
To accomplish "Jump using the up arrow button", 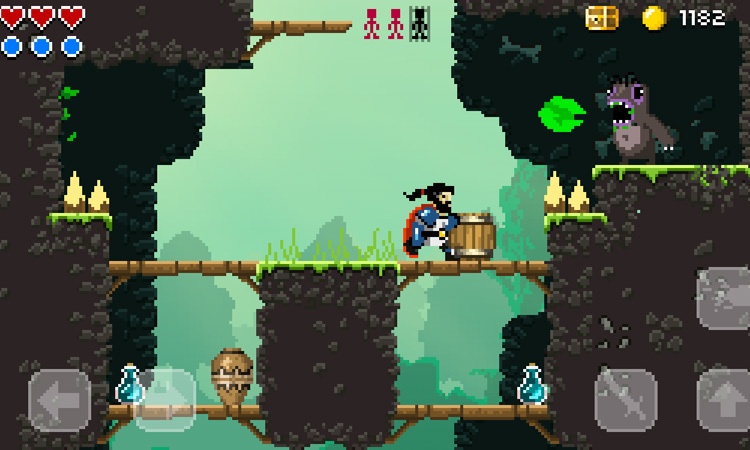I will tap(724, 400).
